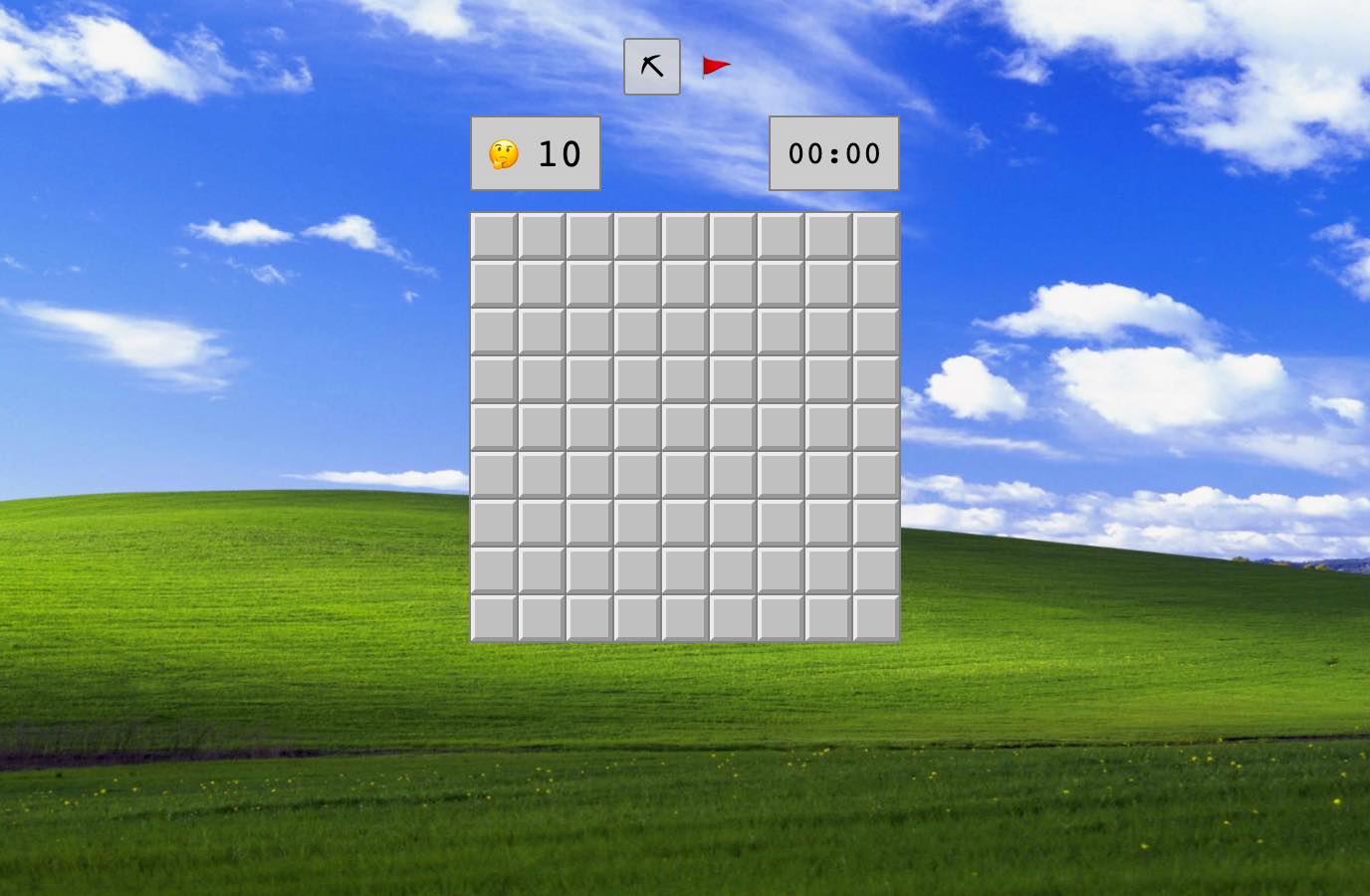Reveal the middle cell of the top row
1370x896 pixels.
pos(685,236)
